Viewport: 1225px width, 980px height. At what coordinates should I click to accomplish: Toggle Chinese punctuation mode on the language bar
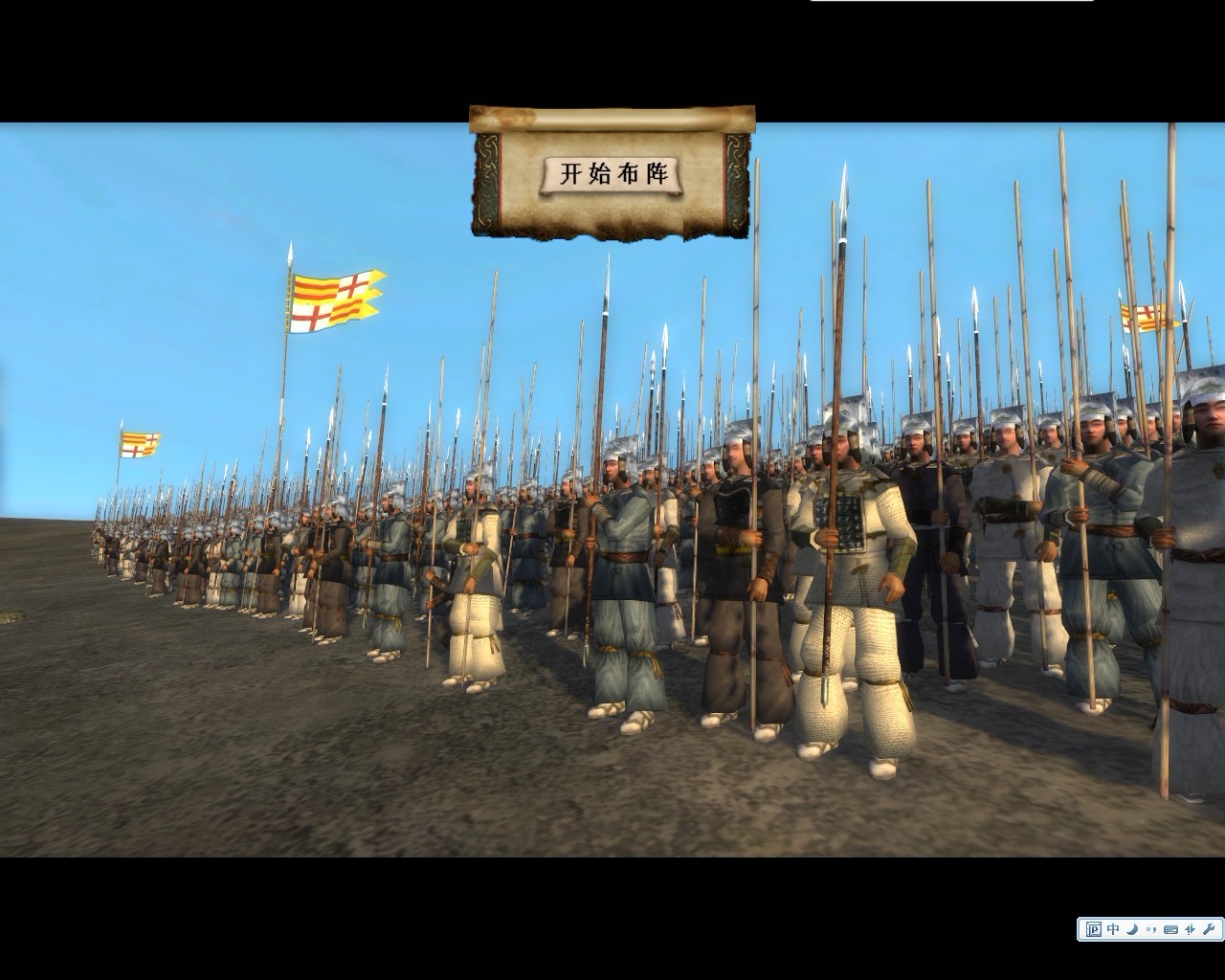click(1151, 928)
